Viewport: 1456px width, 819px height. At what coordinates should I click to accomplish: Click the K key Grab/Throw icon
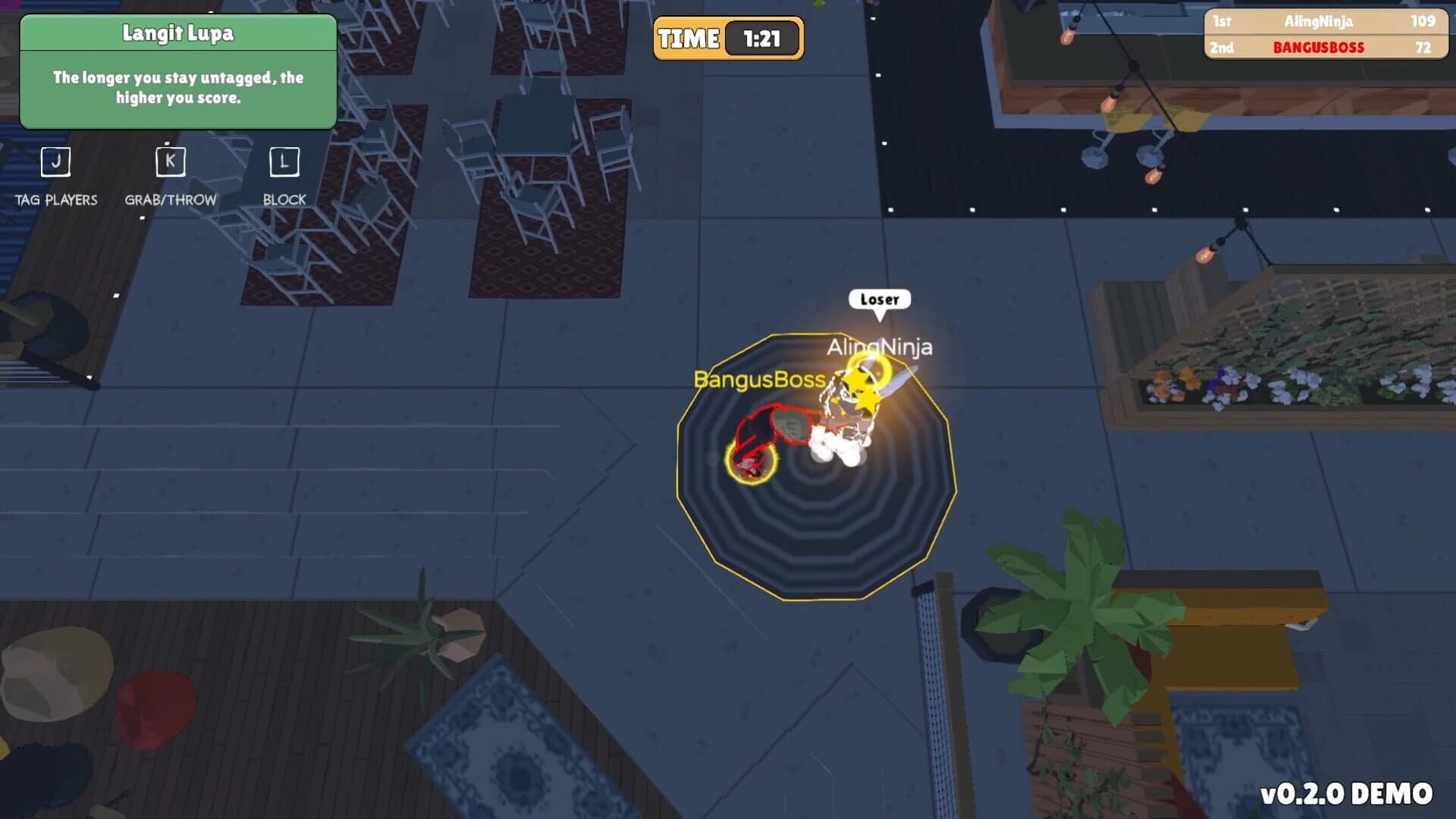(x=170, y=161)
